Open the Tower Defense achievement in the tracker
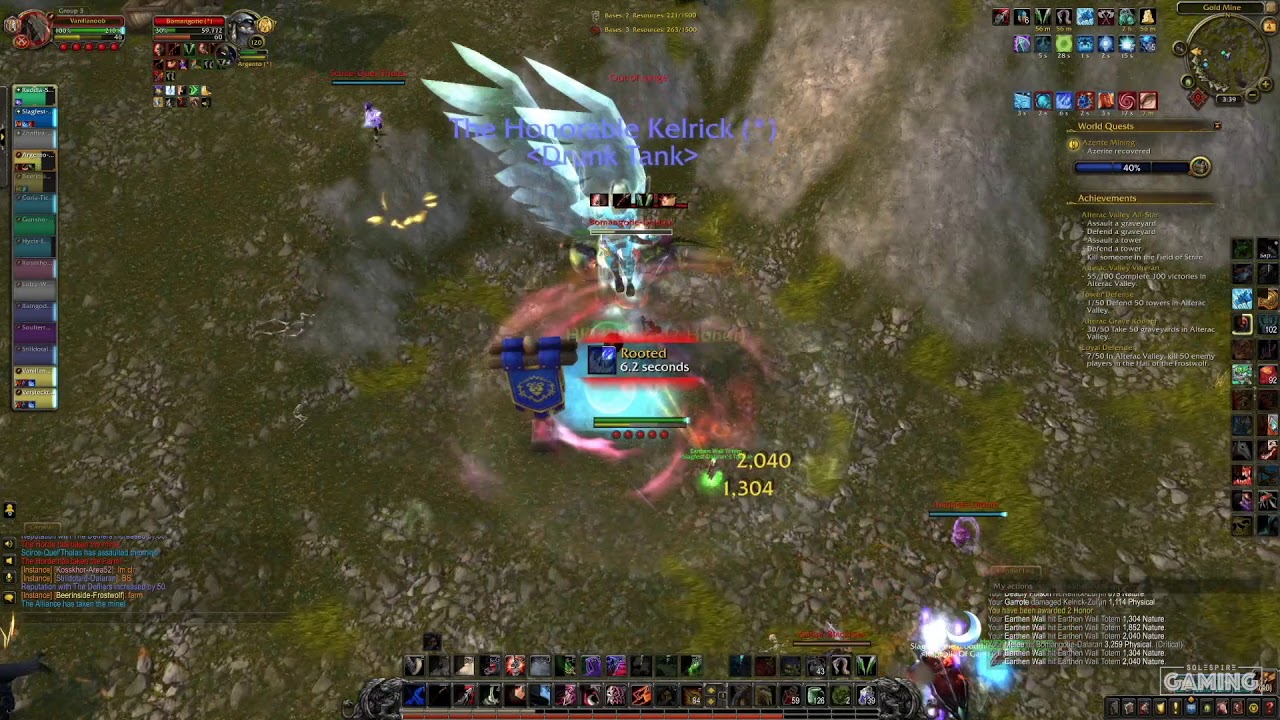 (1108, 294)
